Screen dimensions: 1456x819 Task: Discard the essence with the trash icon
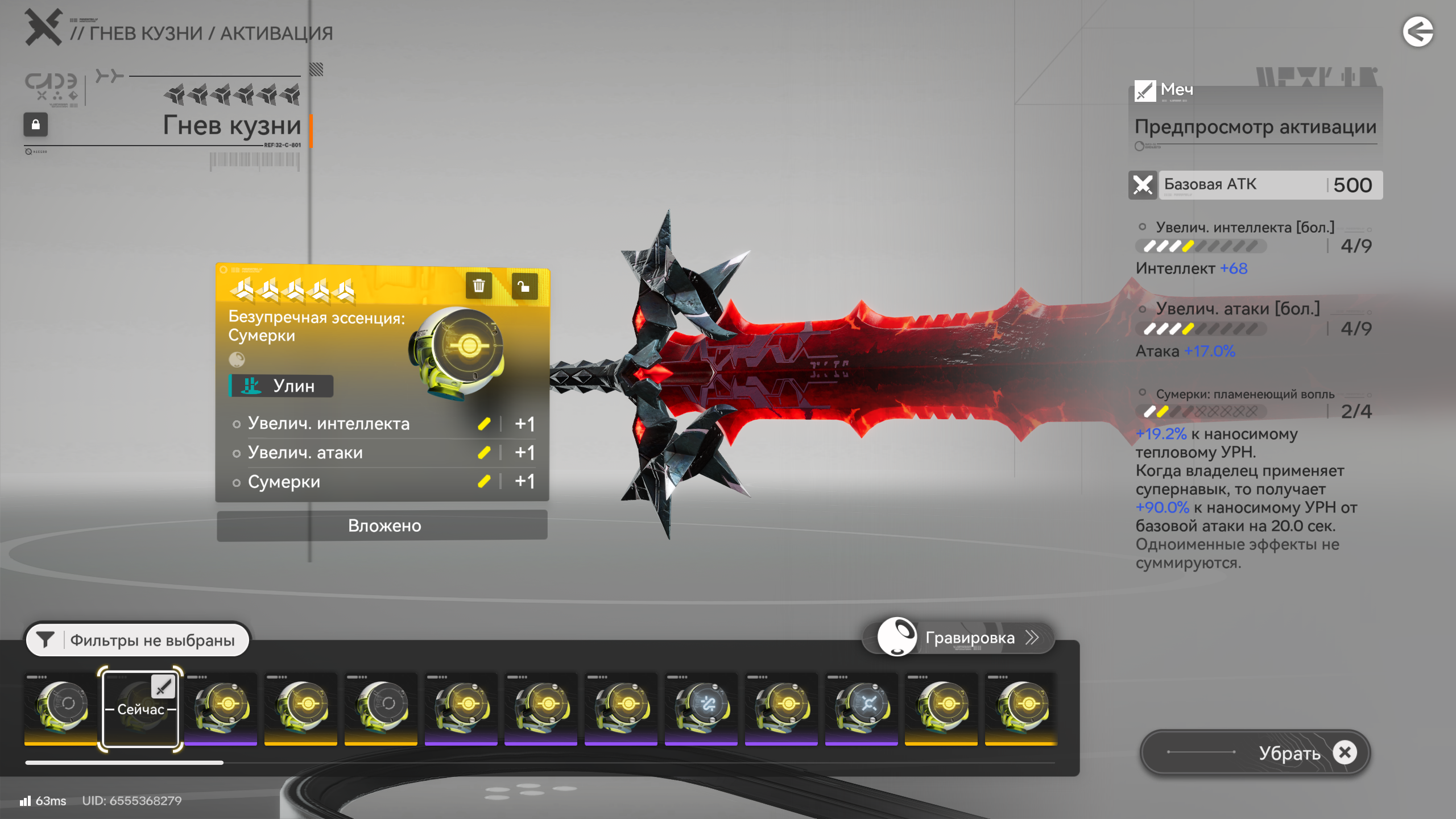tap(478, 286)
